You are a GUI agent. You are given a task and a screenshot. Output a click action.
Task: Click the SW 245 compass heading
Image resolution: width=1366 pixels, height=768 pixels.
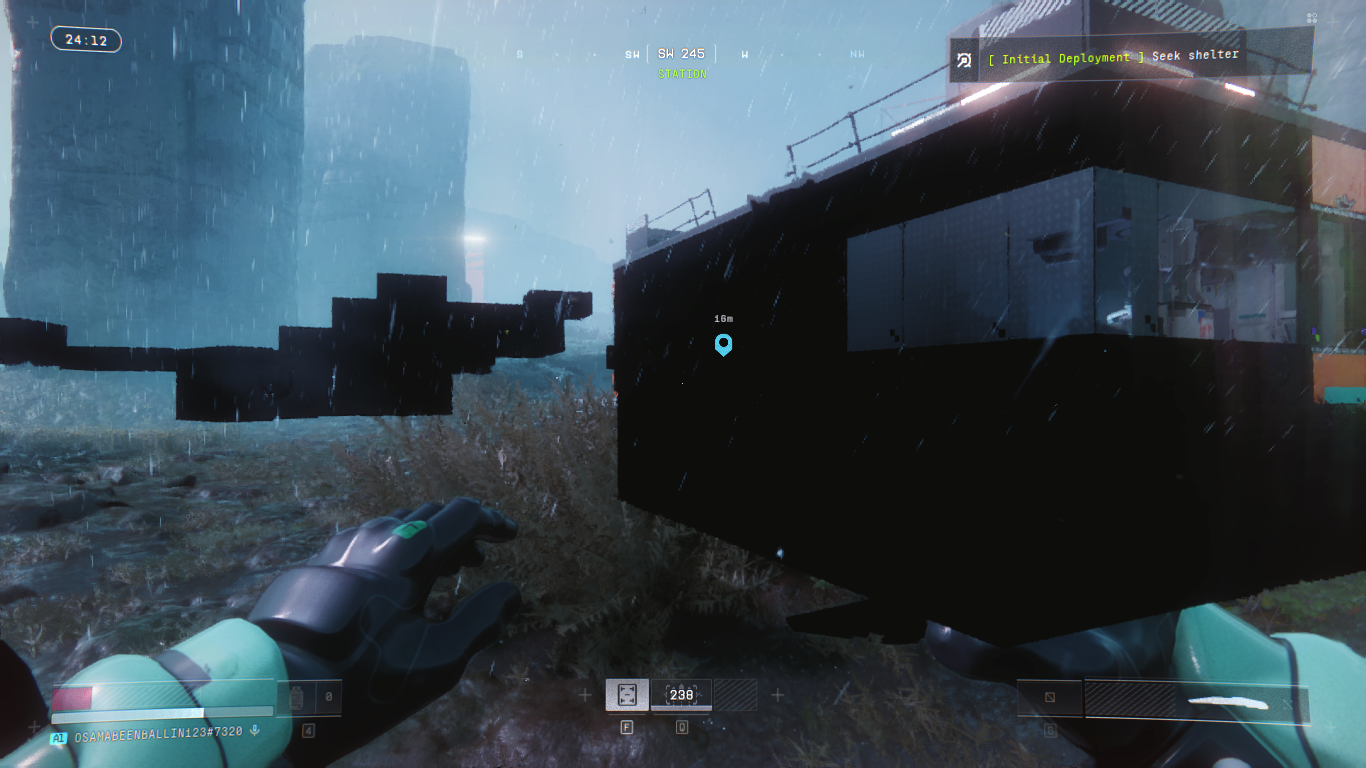[681, 54]
